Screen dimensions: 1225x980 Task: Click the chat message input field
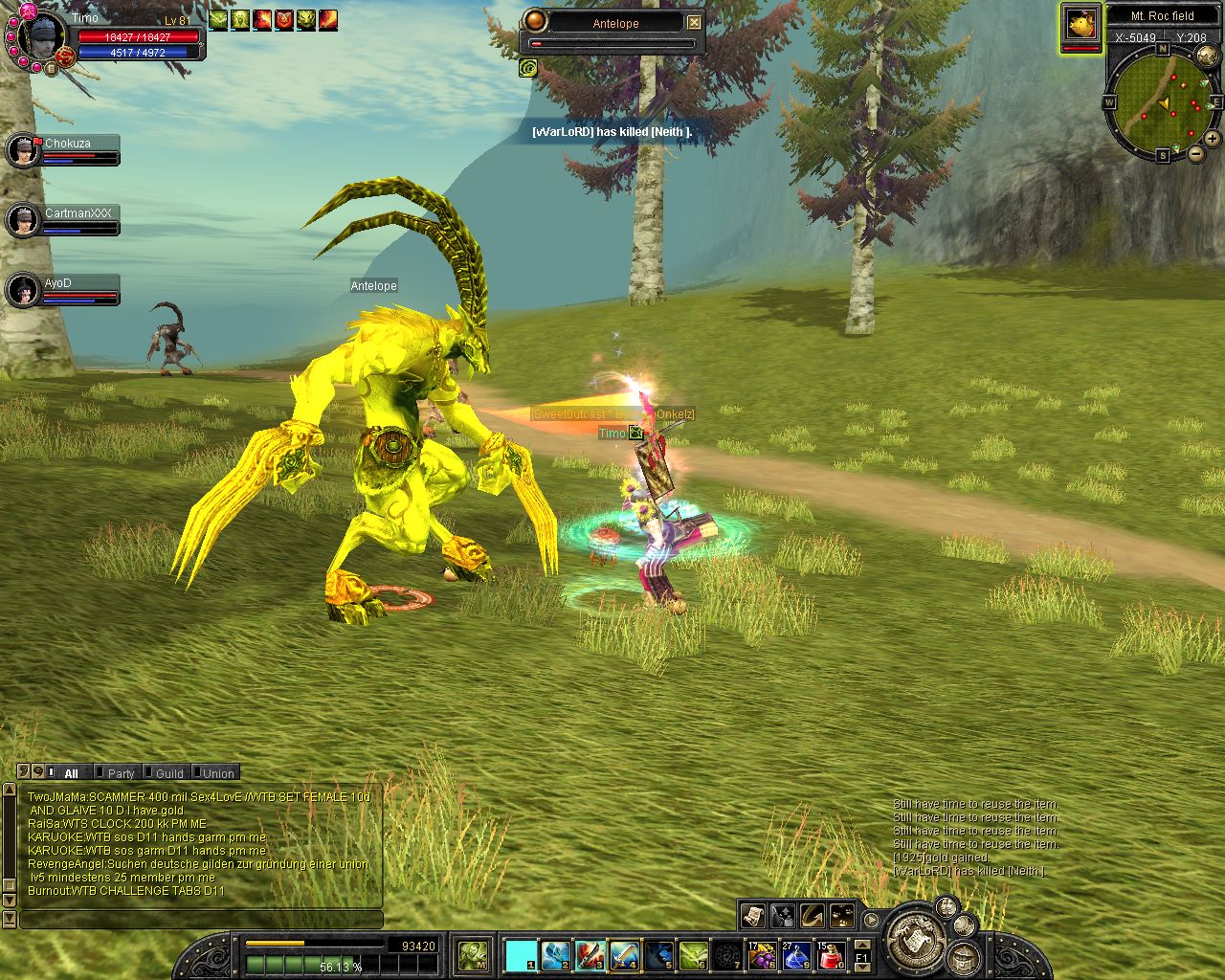tap(201, 920)
